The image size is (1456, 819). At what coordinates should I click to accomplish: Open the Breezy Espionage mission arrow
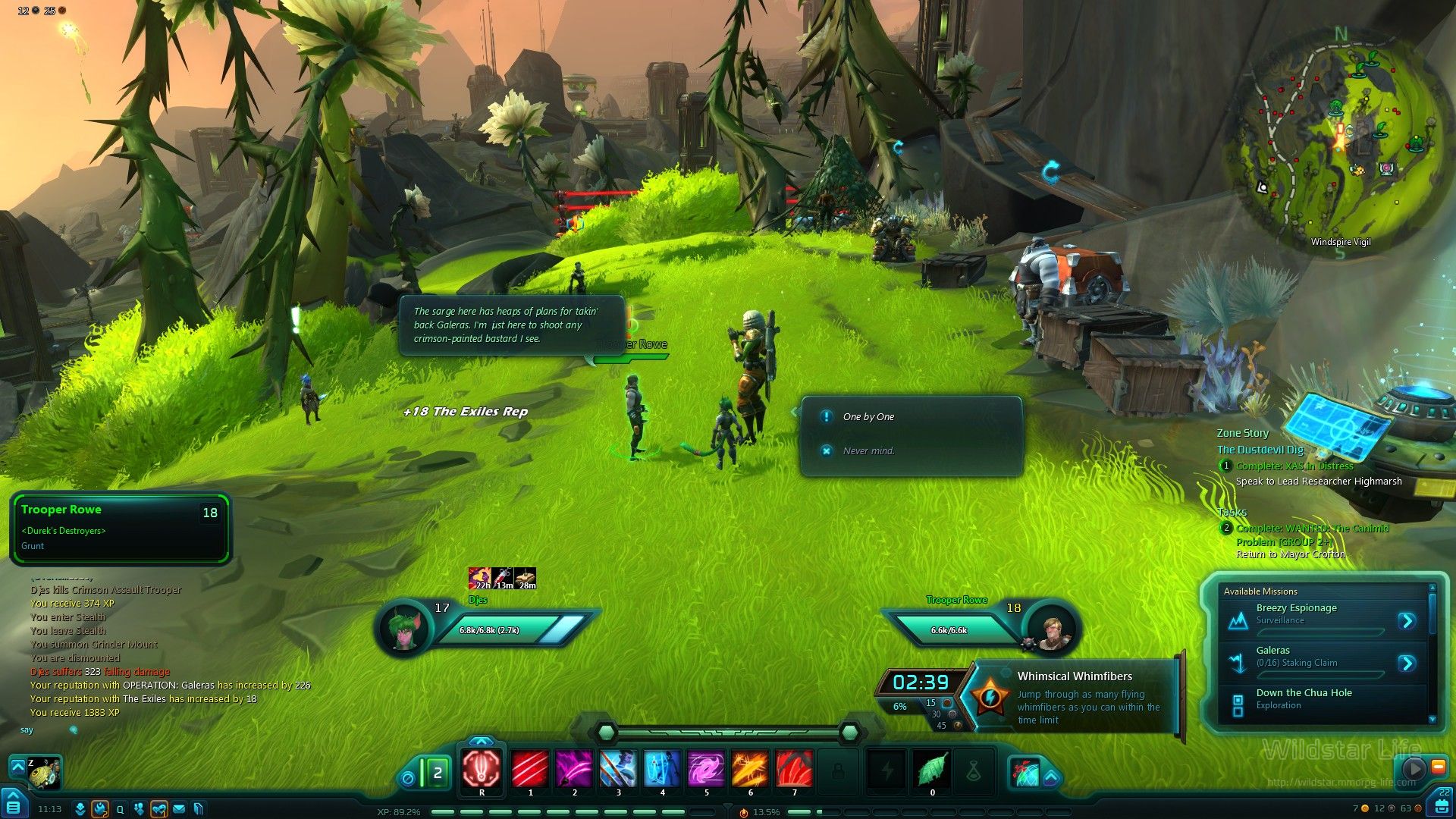tap(1407, 621)
